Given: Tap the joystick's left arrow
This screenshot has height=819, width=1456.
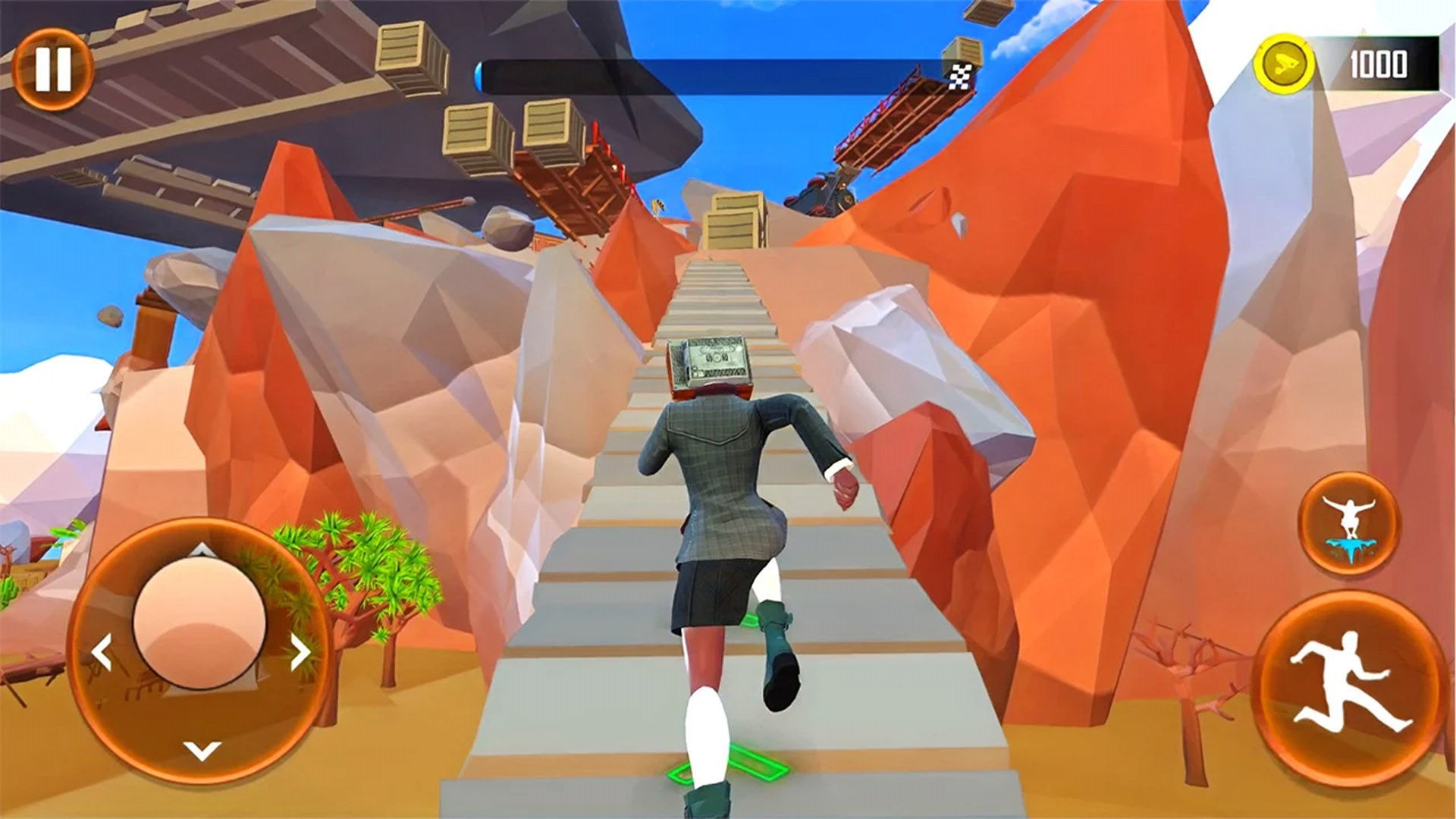Looking at the screenshot, I should [x=102, y=653].
